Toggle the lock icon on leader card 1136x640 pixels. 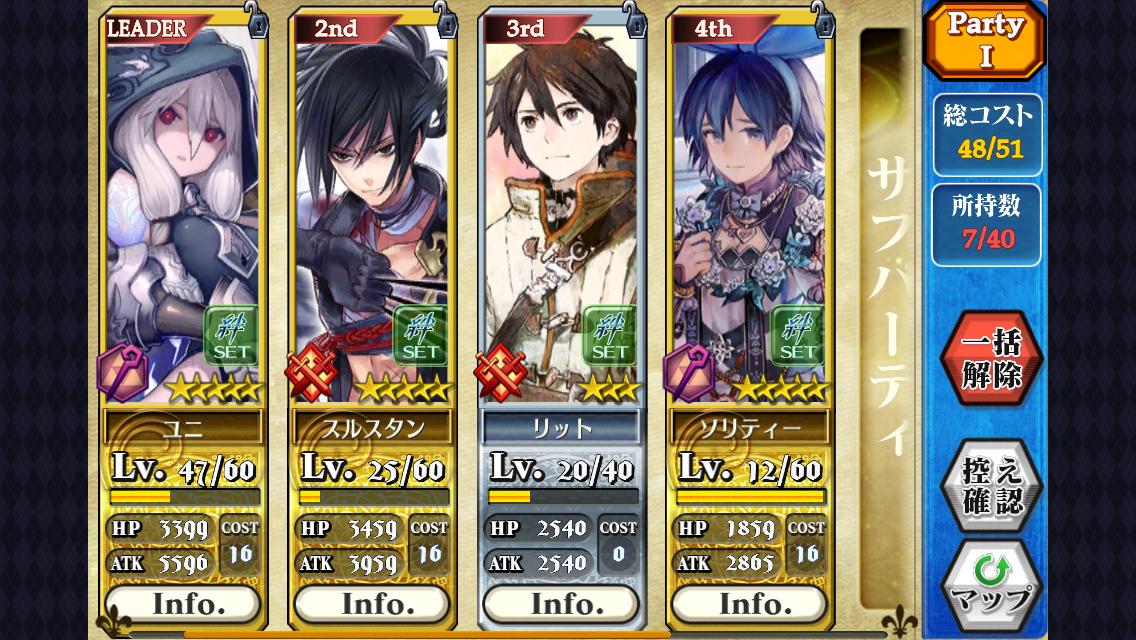(x=257, y=21)
